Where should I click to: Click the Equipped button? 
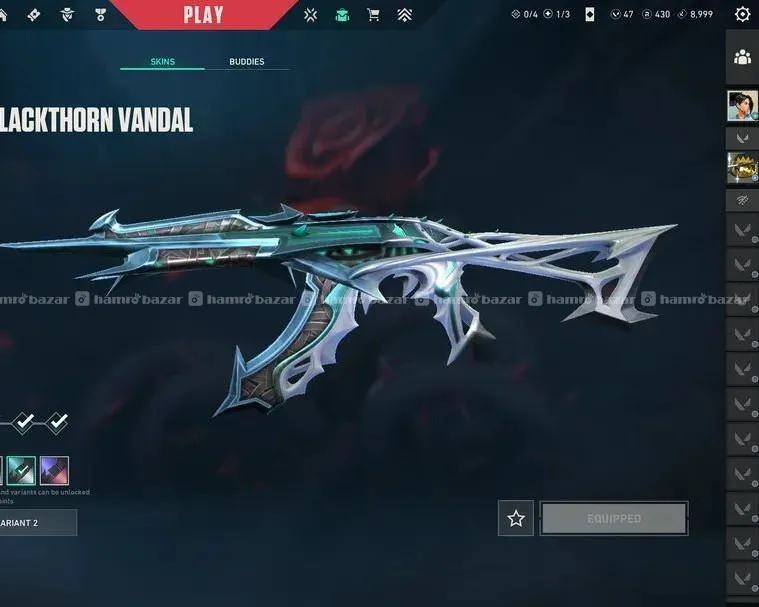(614, 518)
